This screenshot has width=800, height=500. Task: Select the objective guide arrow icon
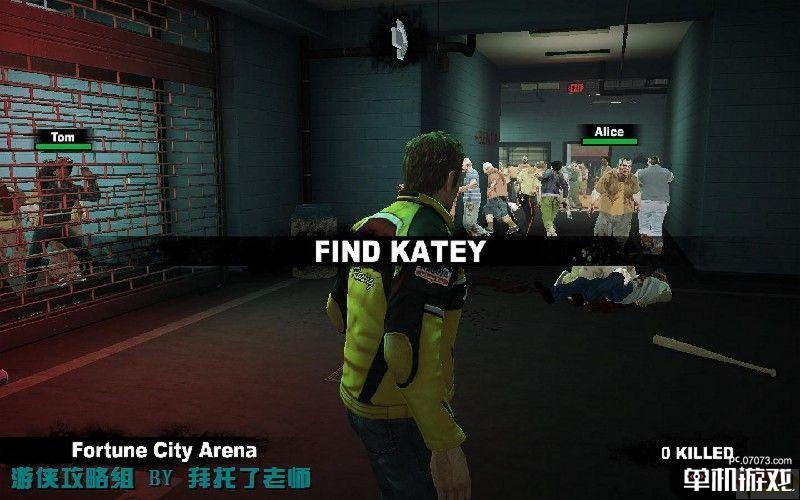(401, 37)
